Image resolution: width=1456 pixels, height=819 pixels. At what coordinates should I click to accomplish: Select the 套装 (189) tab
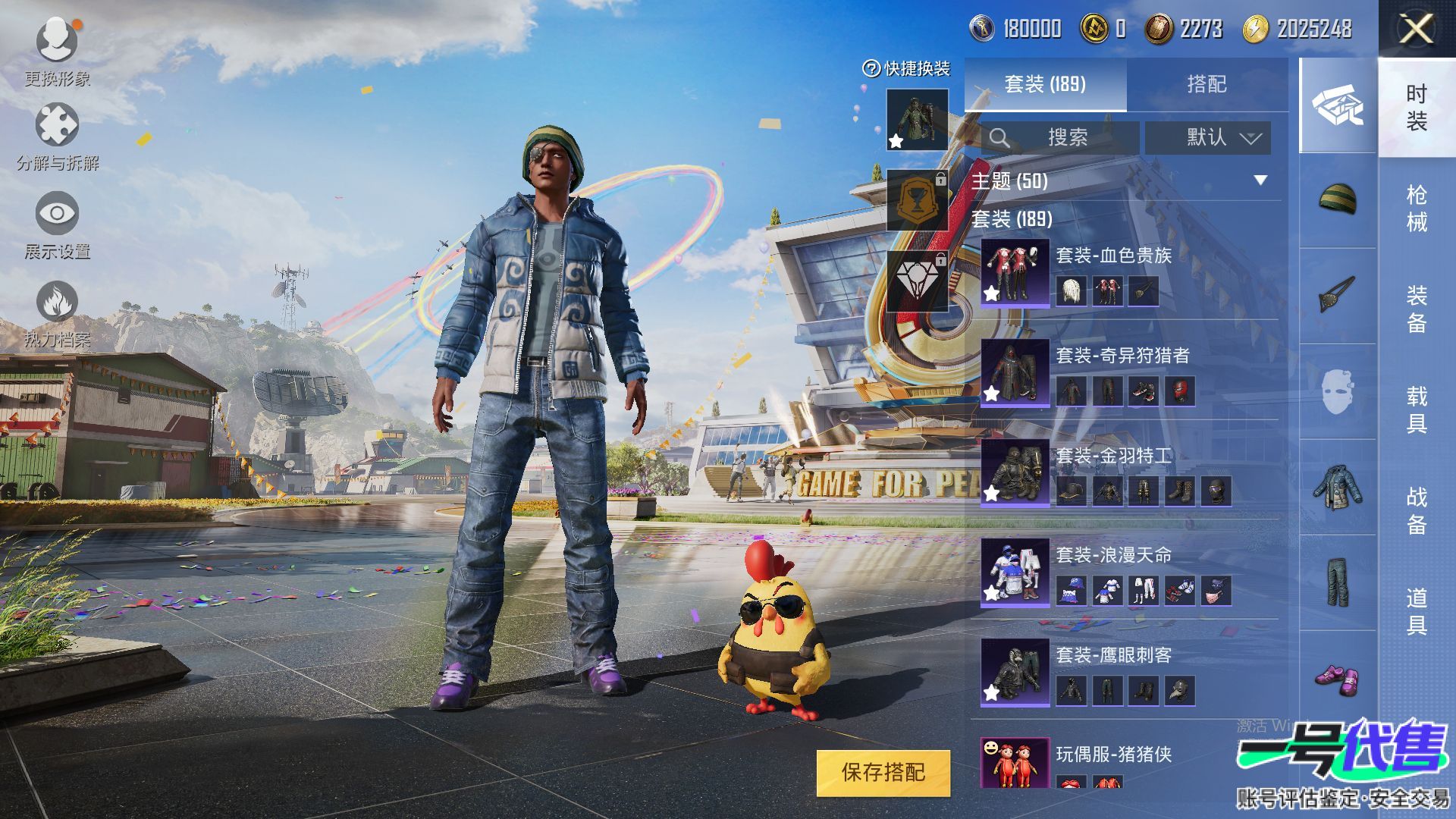coord(1045,84)
